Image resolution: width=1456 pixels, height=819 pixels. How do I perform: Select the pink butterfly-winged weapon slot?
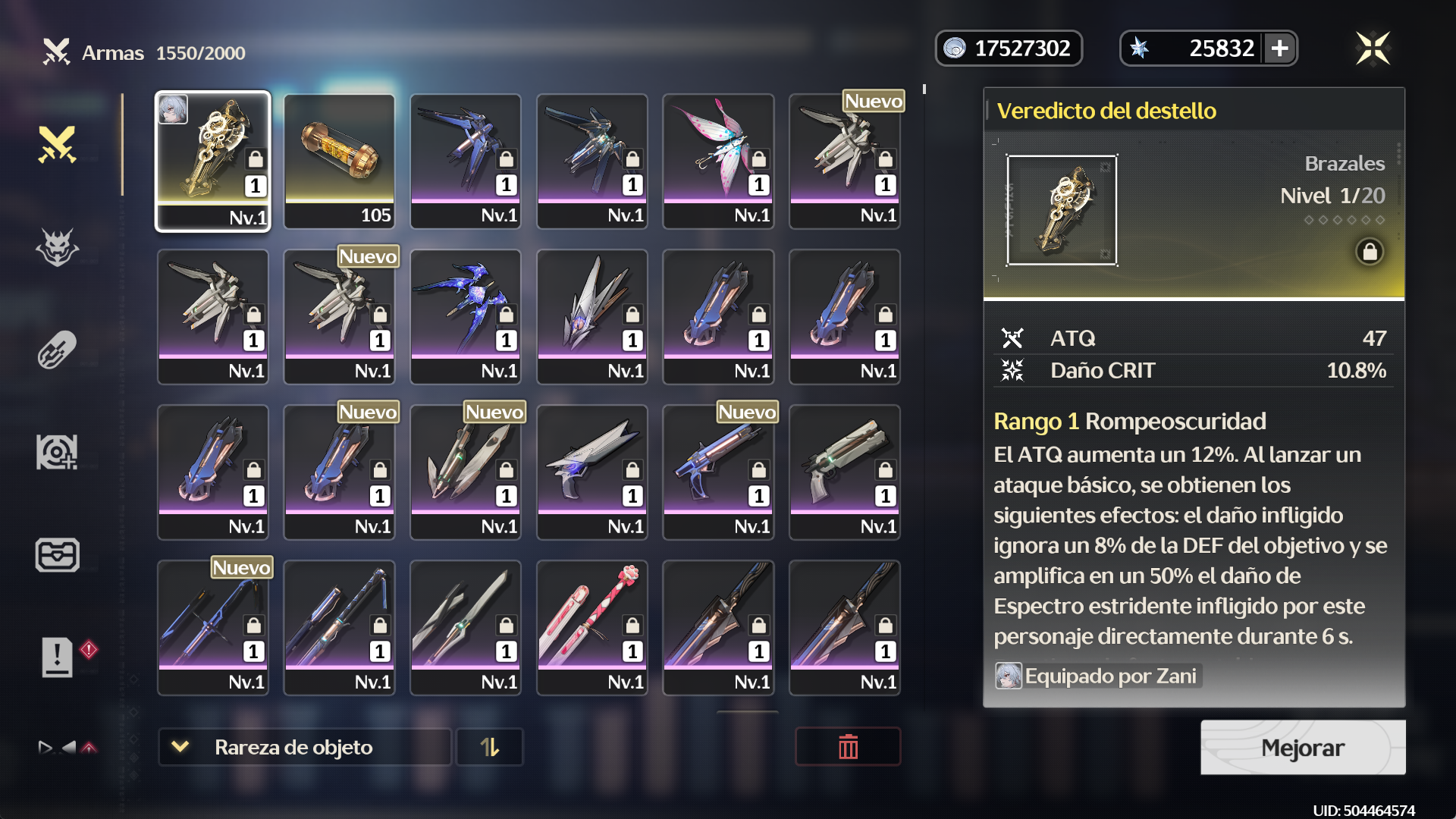(718, 161)
